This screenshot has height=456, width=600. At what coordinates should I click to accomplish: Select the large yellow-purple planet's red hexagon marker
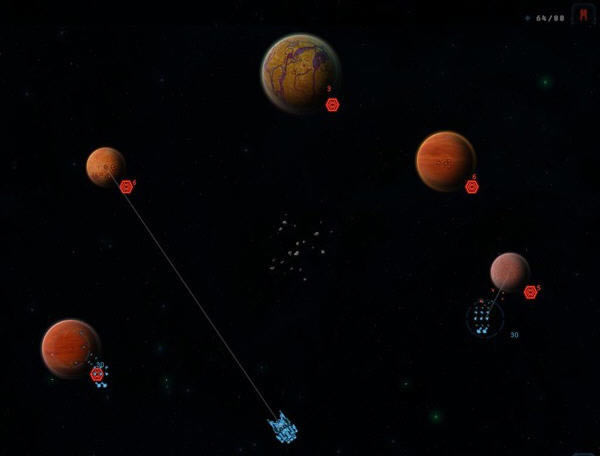[333, 104]
